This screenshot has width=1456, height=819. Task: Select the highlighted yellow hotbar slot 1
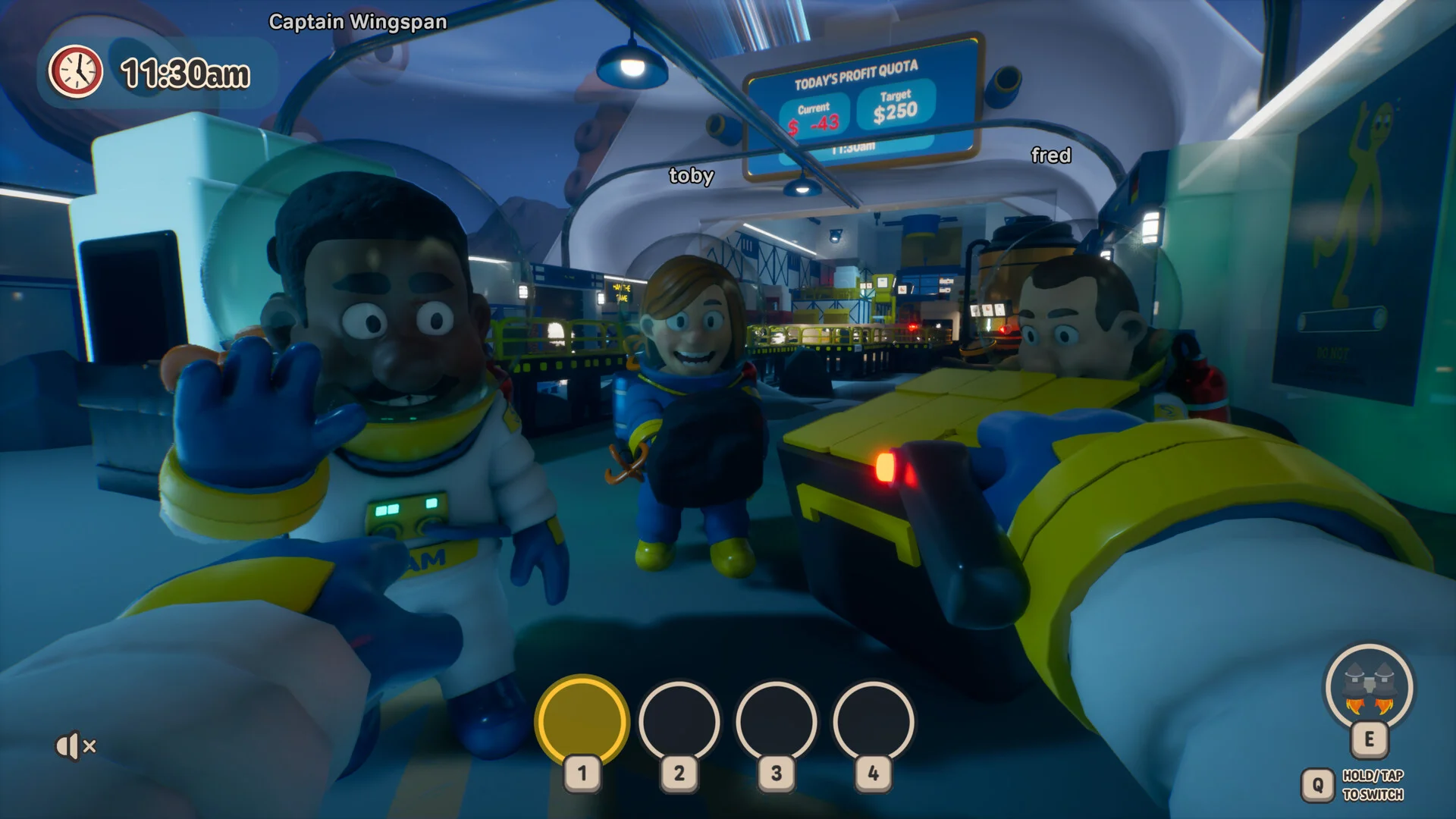582,721
